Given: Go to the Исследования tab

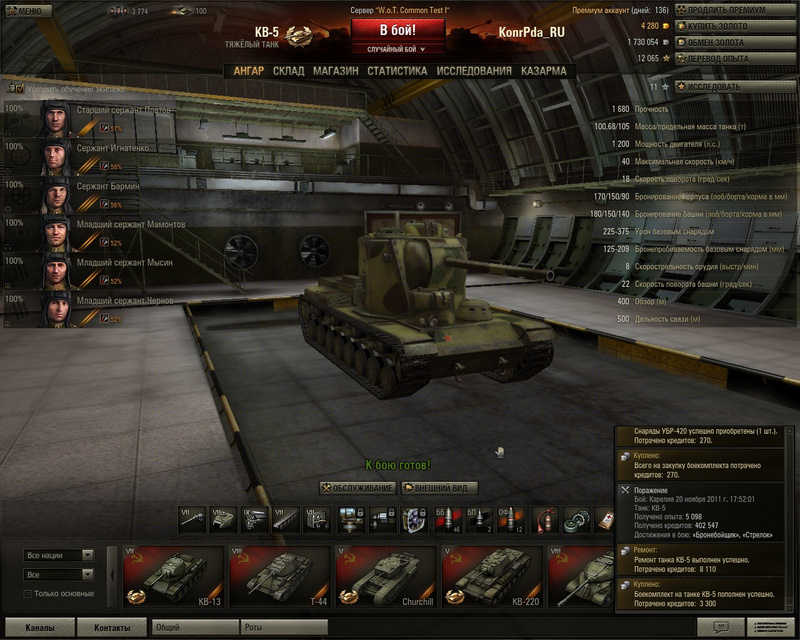Looking at the screenshot, I should (x=474, y=72).
